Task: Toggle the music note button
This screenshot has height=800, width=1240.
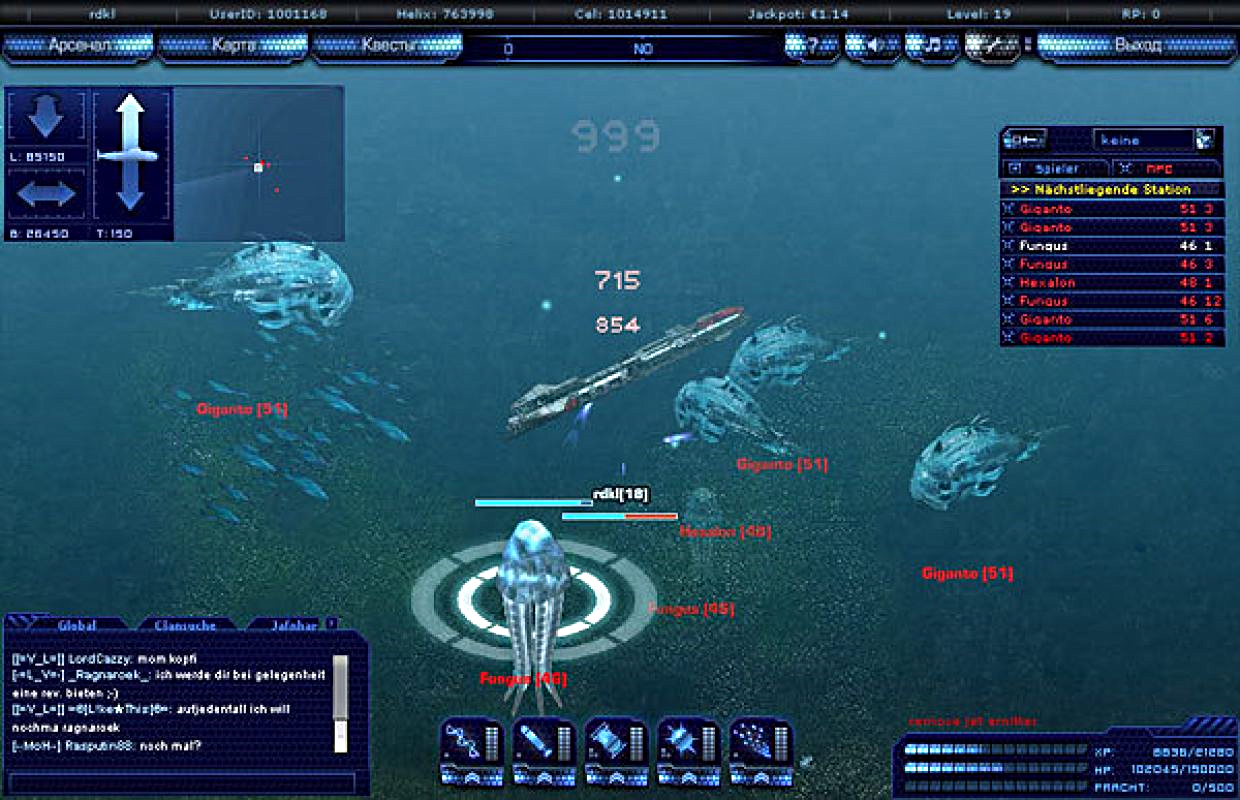Action: click(932, 46)
